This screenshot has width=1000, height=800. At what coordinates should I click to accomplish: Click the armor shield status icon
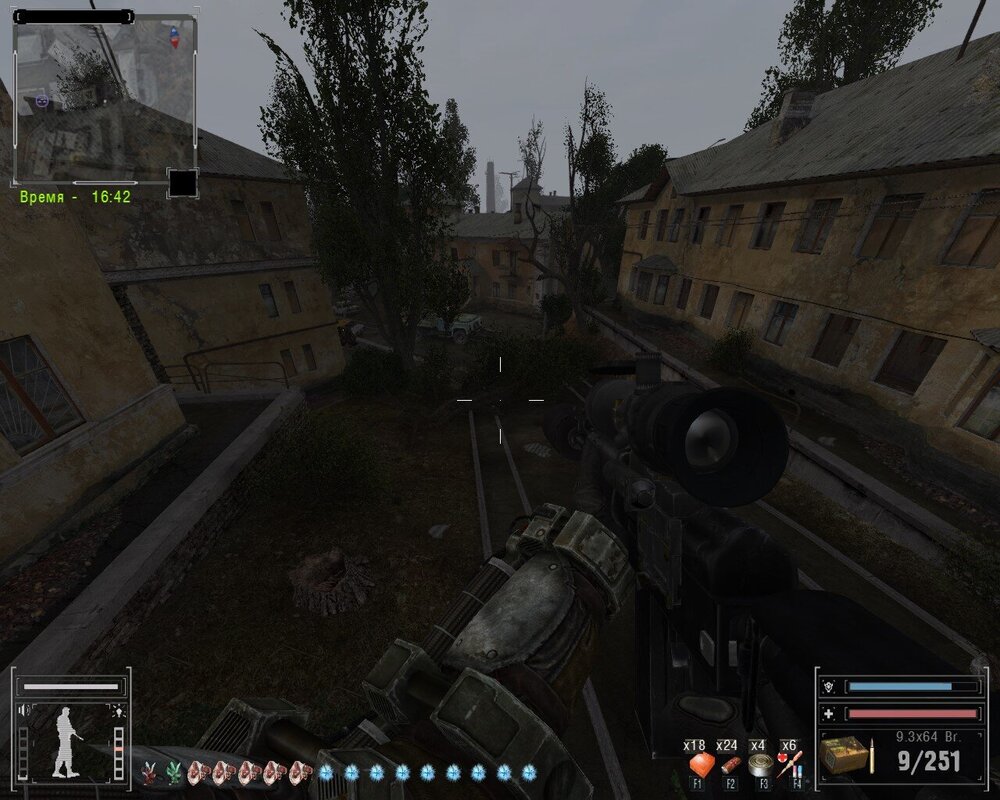point(828,687)
